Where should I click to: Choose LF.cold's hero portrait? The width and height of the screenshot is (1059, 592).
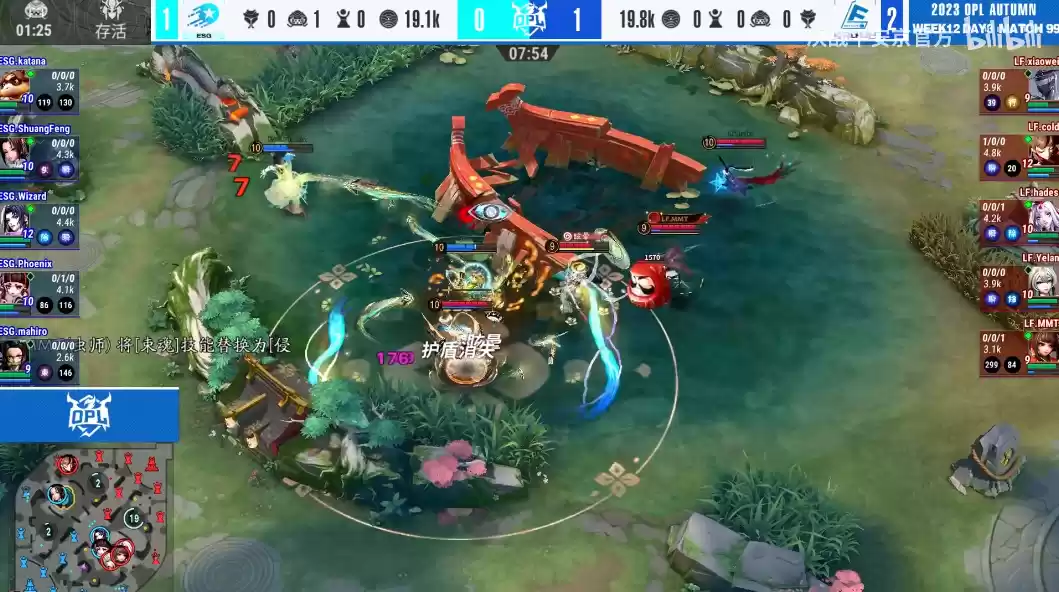coord(1044,153)
